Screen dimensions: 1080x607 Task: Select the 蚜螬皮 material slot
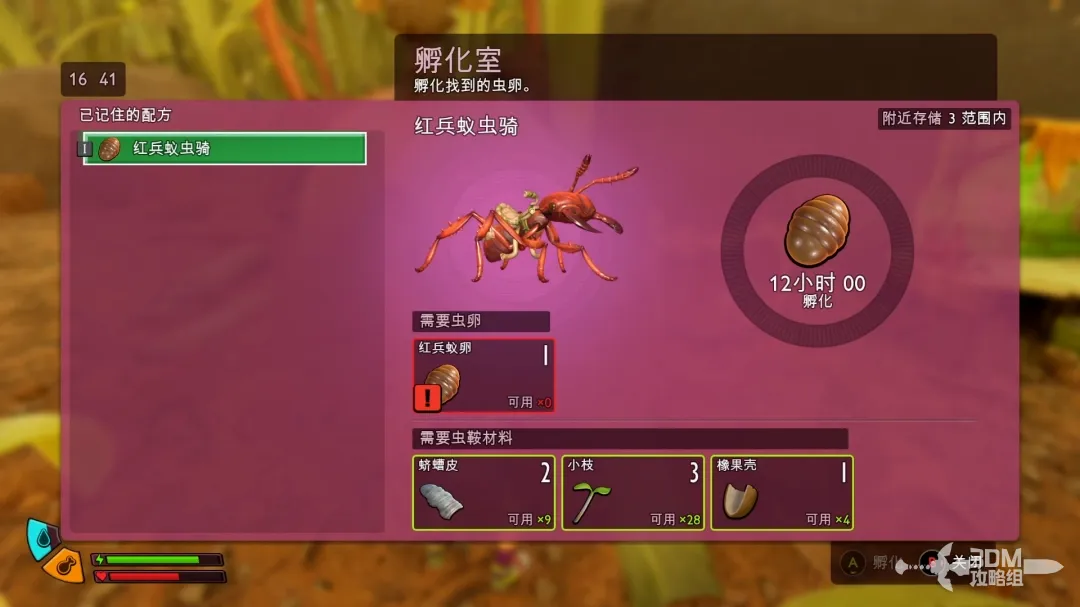pos(484,492)
